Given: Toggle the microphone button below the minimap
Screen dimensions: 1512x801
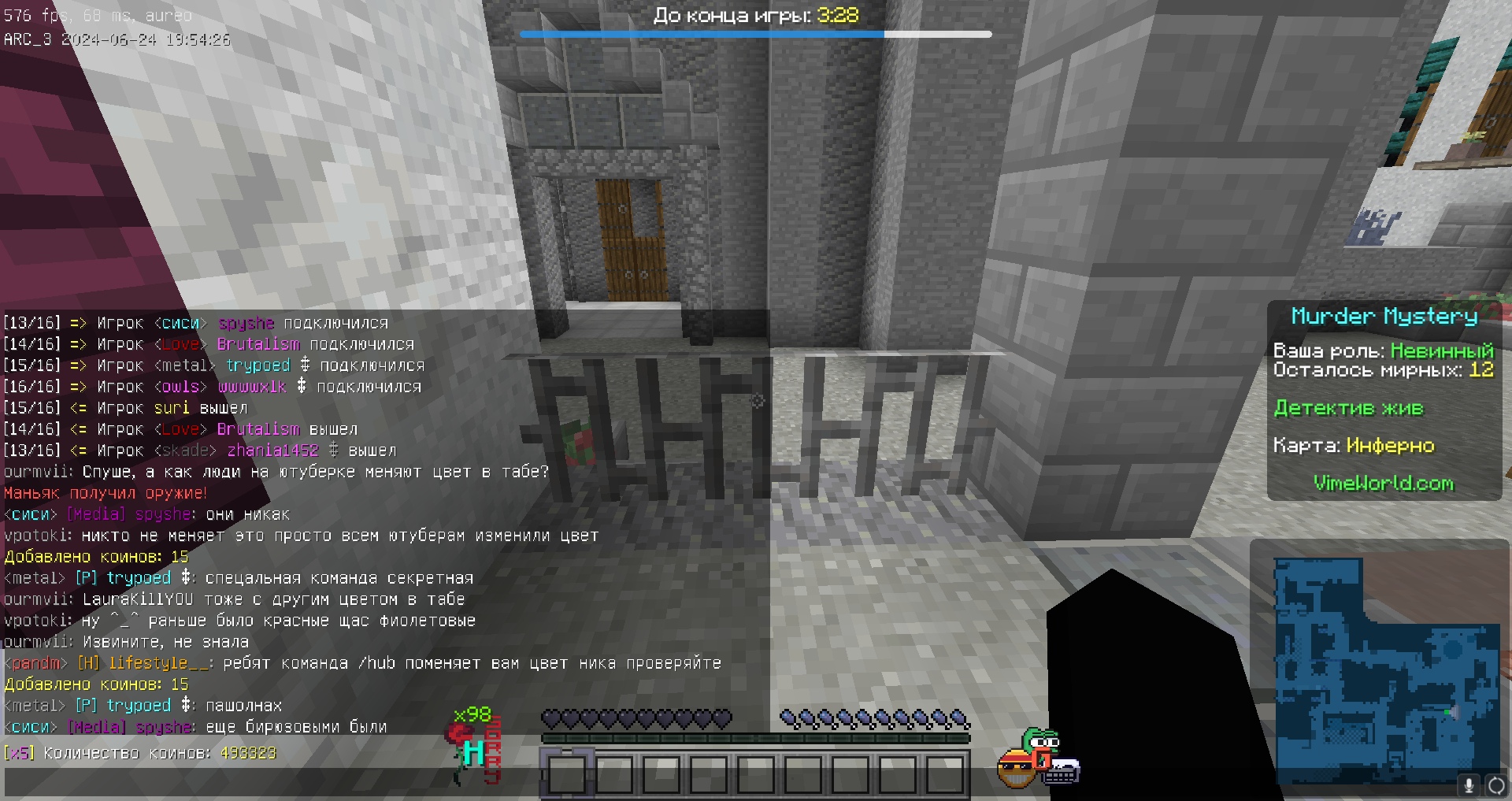Looking at the screenshot, I should coord(1469,785).
